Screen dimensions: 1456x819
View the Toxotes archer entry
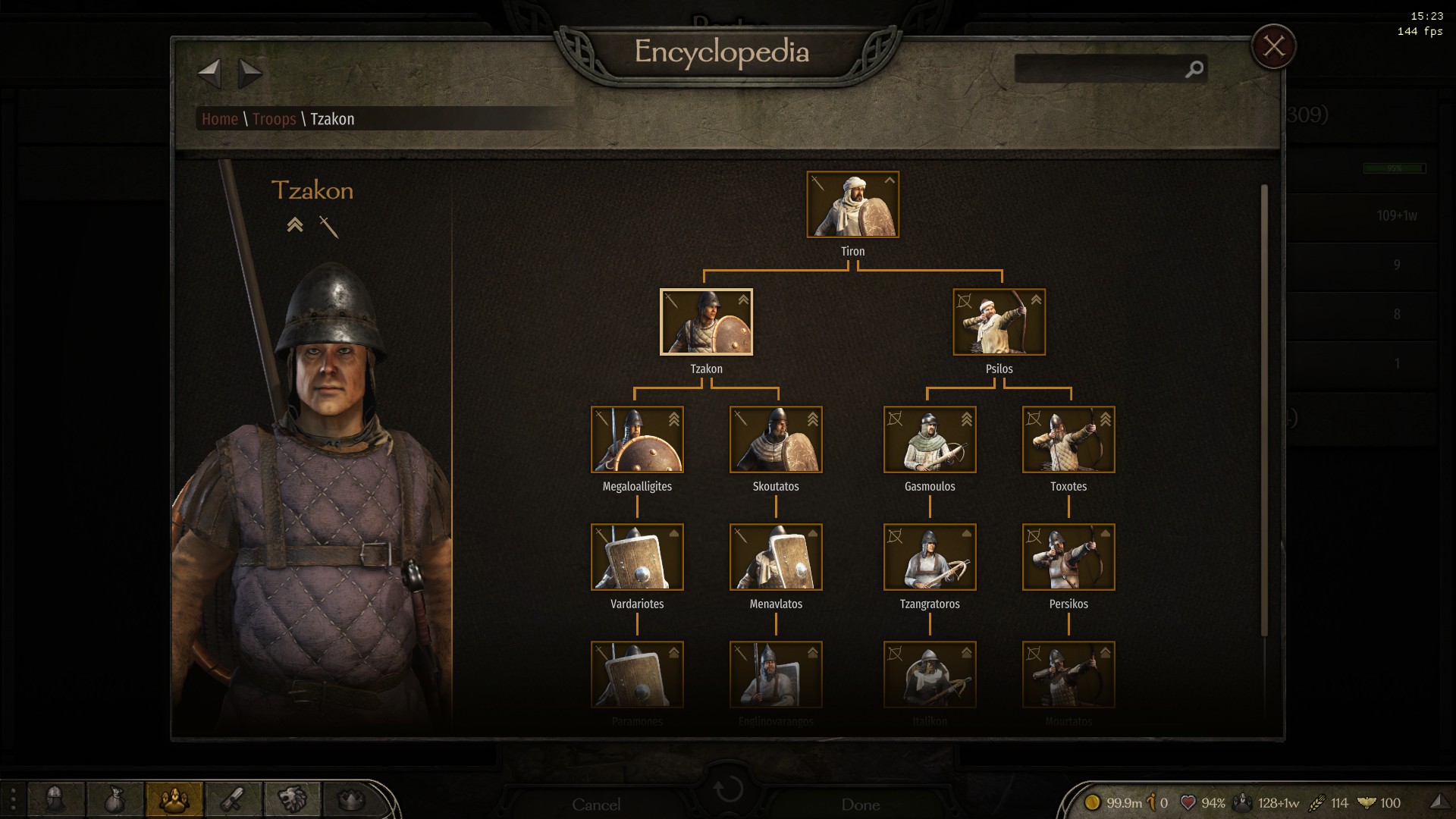[1068, 440]
